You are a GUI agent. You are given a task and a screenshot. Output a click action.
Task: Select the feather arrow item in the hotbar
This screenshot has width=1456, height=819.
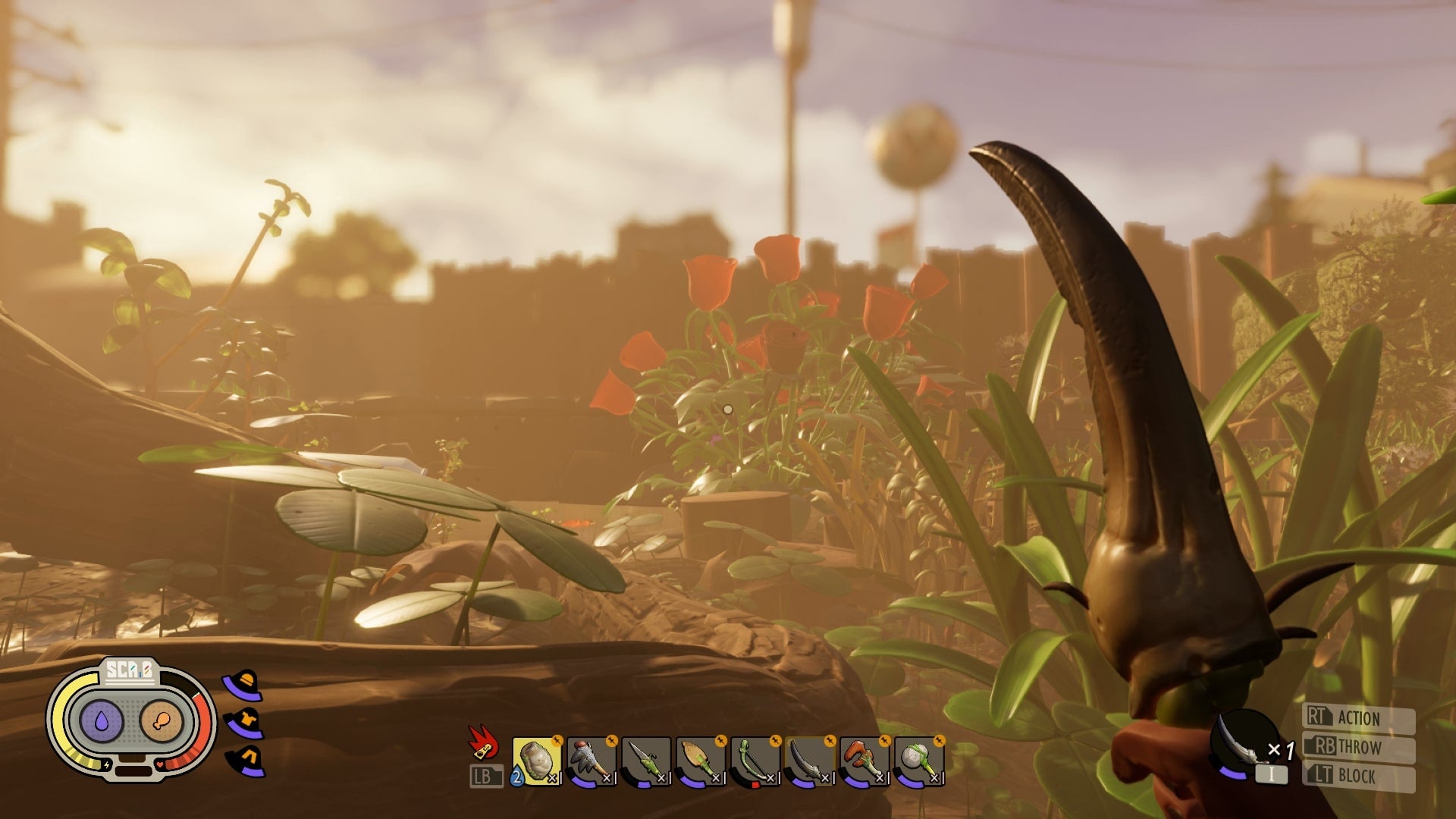591,762
